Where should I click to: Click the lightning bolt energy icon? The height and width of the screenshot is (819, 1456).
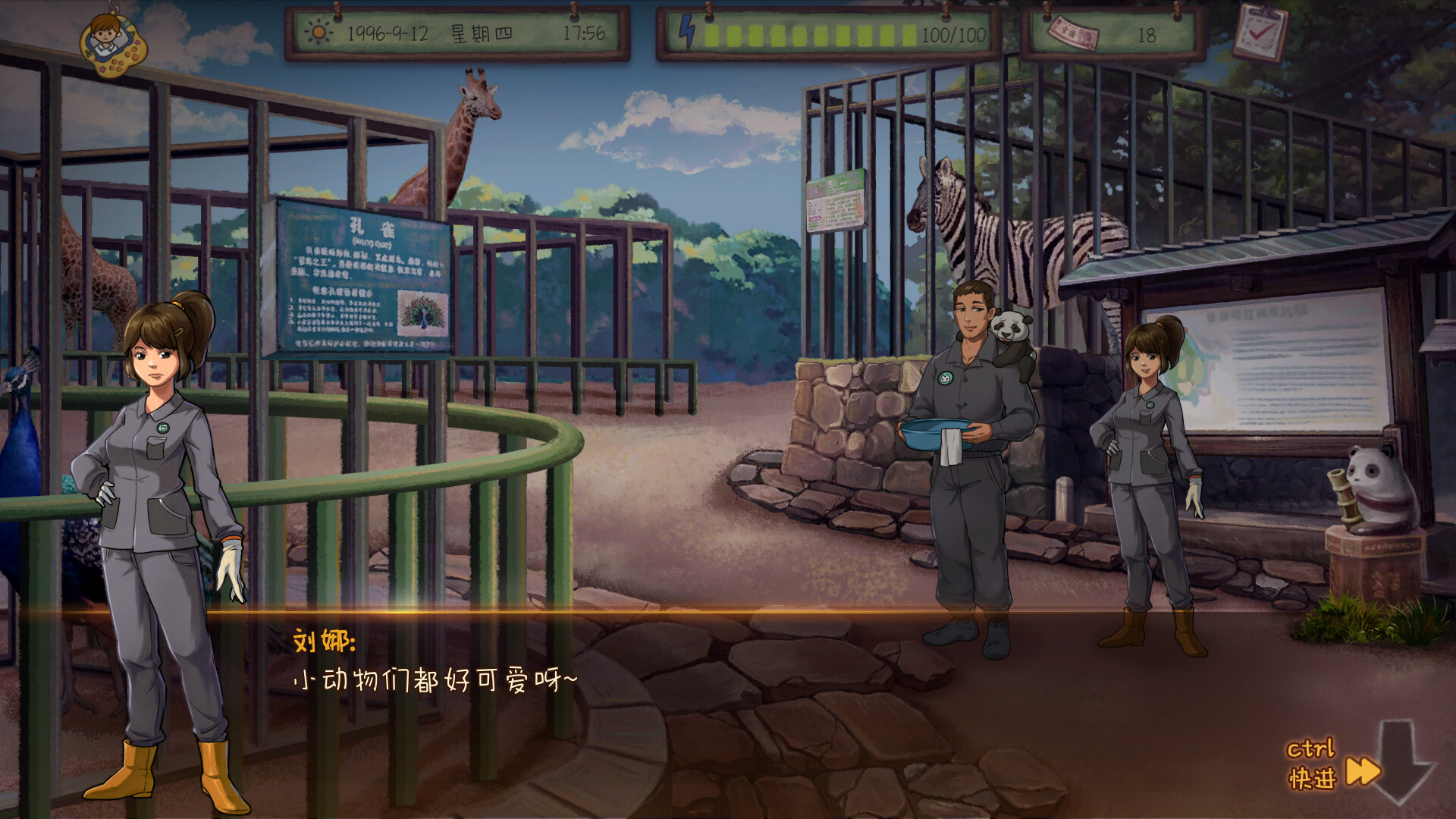click(x=687, y=32)
